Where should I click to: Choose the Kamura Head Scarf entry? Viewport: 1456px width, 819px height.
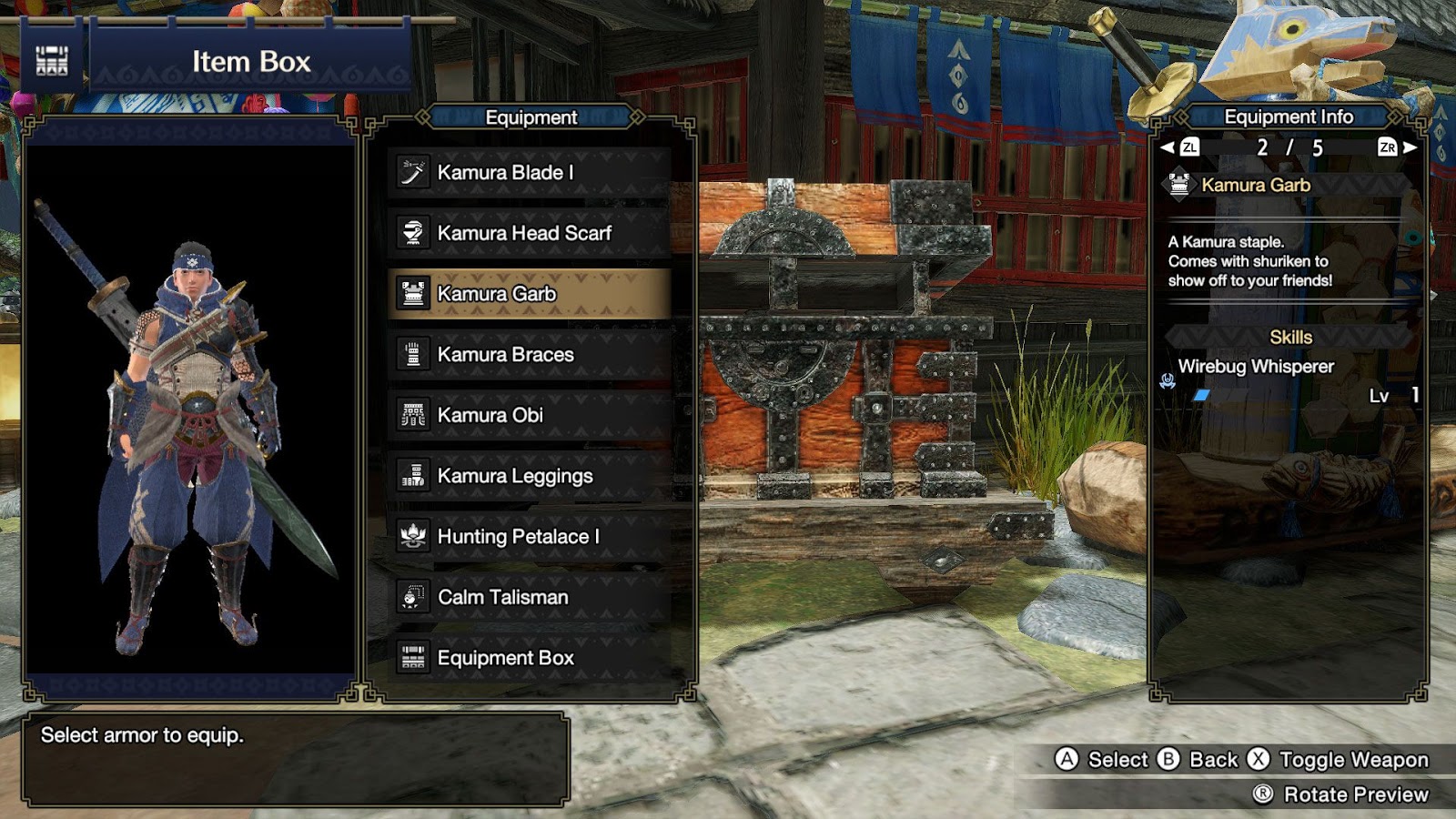[x=529, y=233]
